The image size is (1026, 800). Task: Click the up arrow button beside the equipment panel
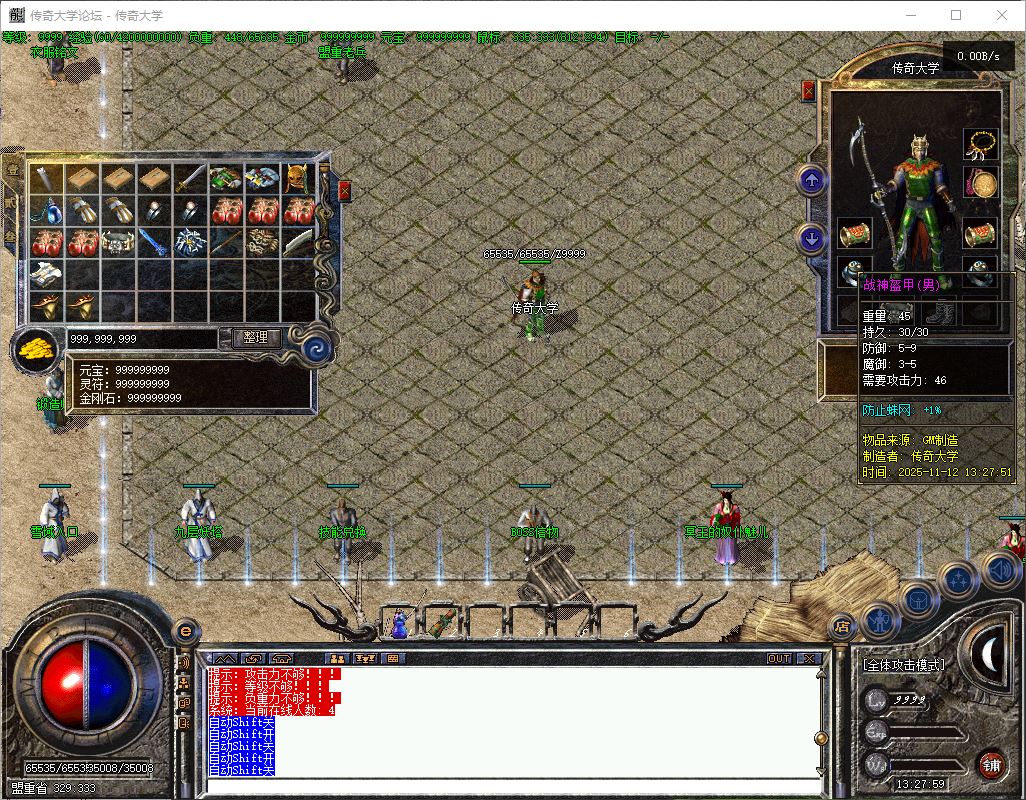(x=811, y=181)
